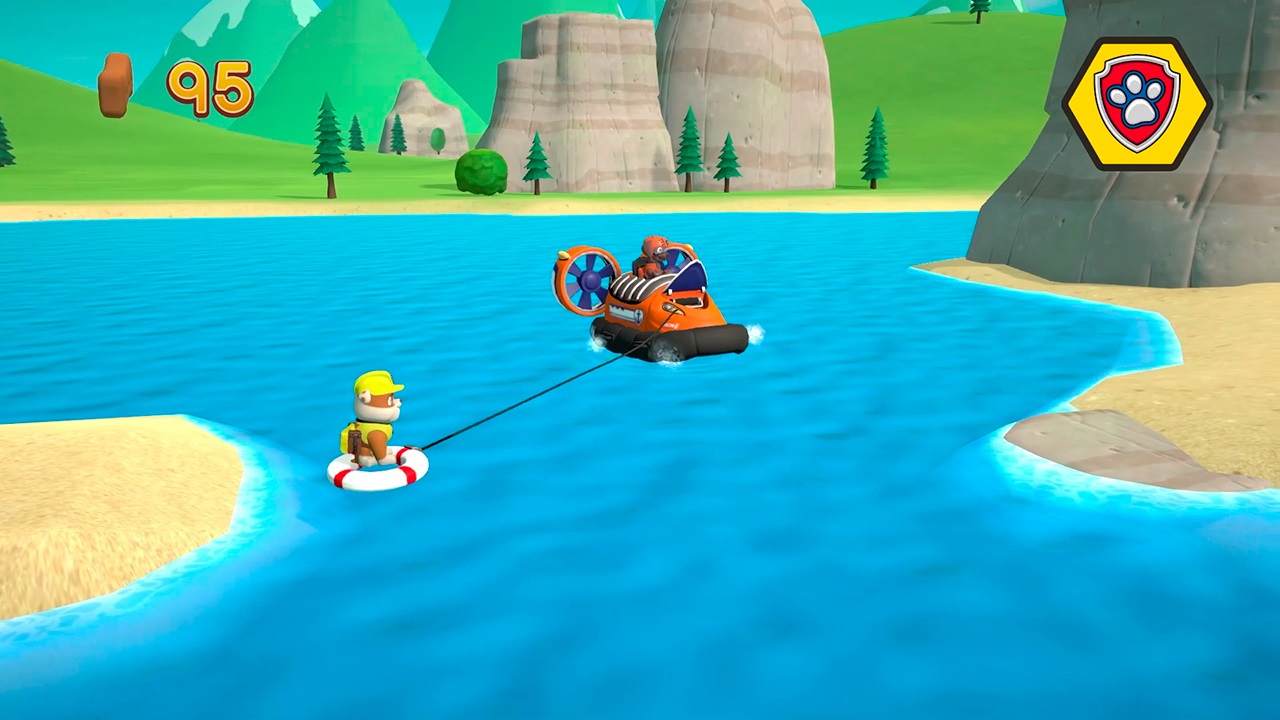The width and height of the screenshot is (1280, 720).
Task: Click the PAW Patrol badge emblem
Action: (x=1140, y=100)
